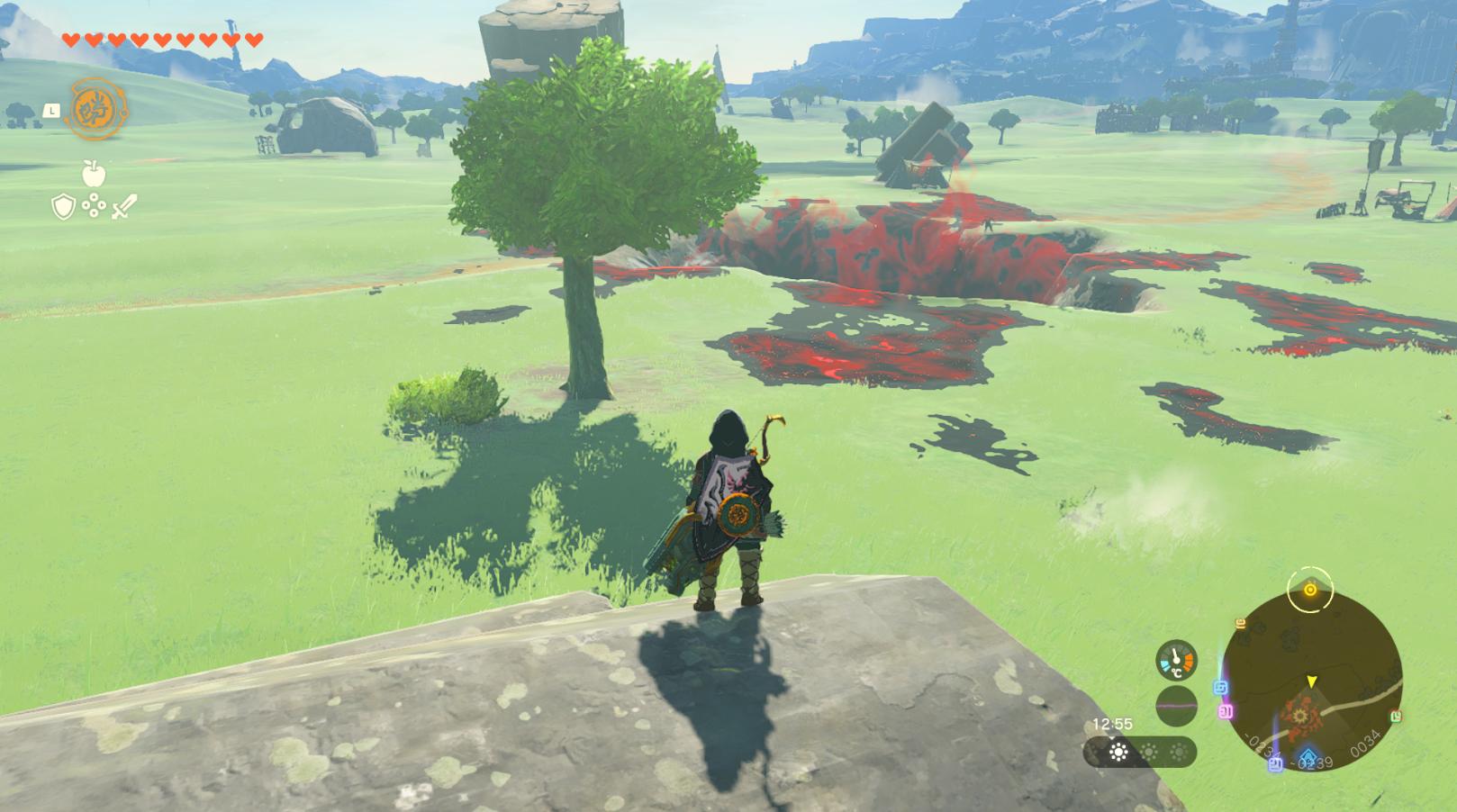Viewport: 1457px width, 812px height.
Task: Click the orange marker on minimap's upper-left edge
Action: (1241, 623)
